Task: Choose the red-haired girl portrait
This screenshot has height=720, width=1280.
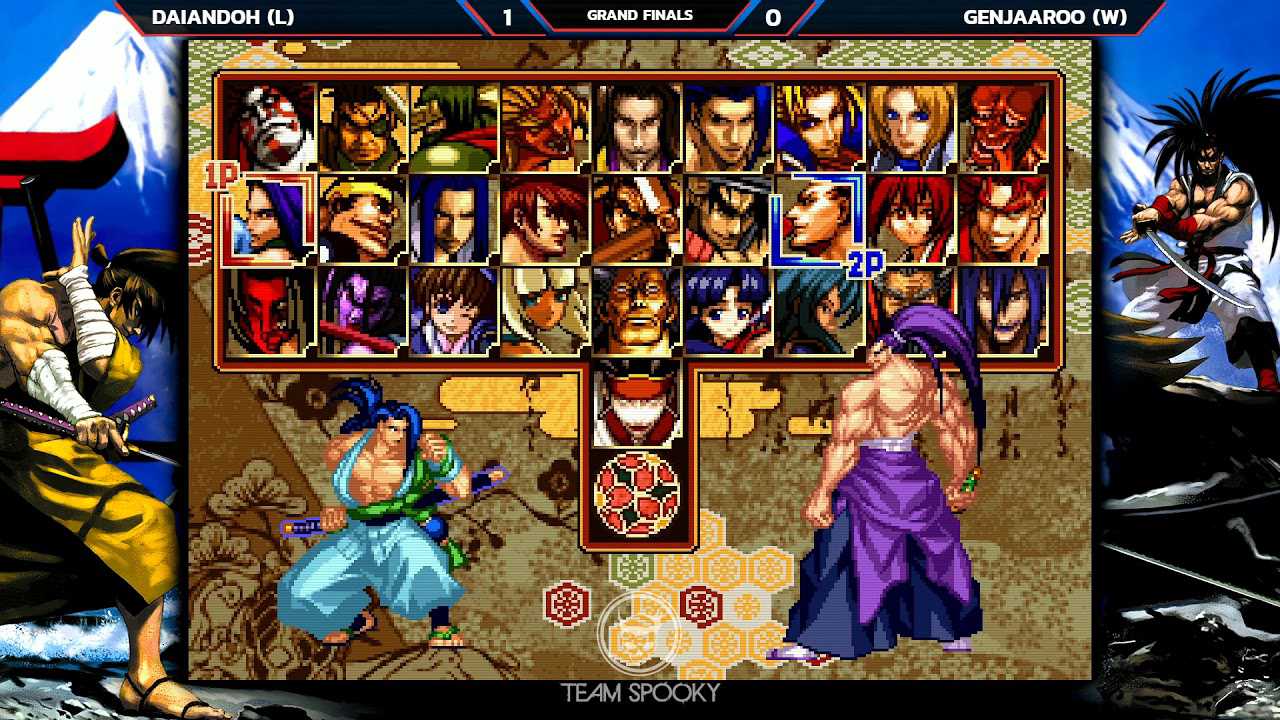Action: click(911, 218)
